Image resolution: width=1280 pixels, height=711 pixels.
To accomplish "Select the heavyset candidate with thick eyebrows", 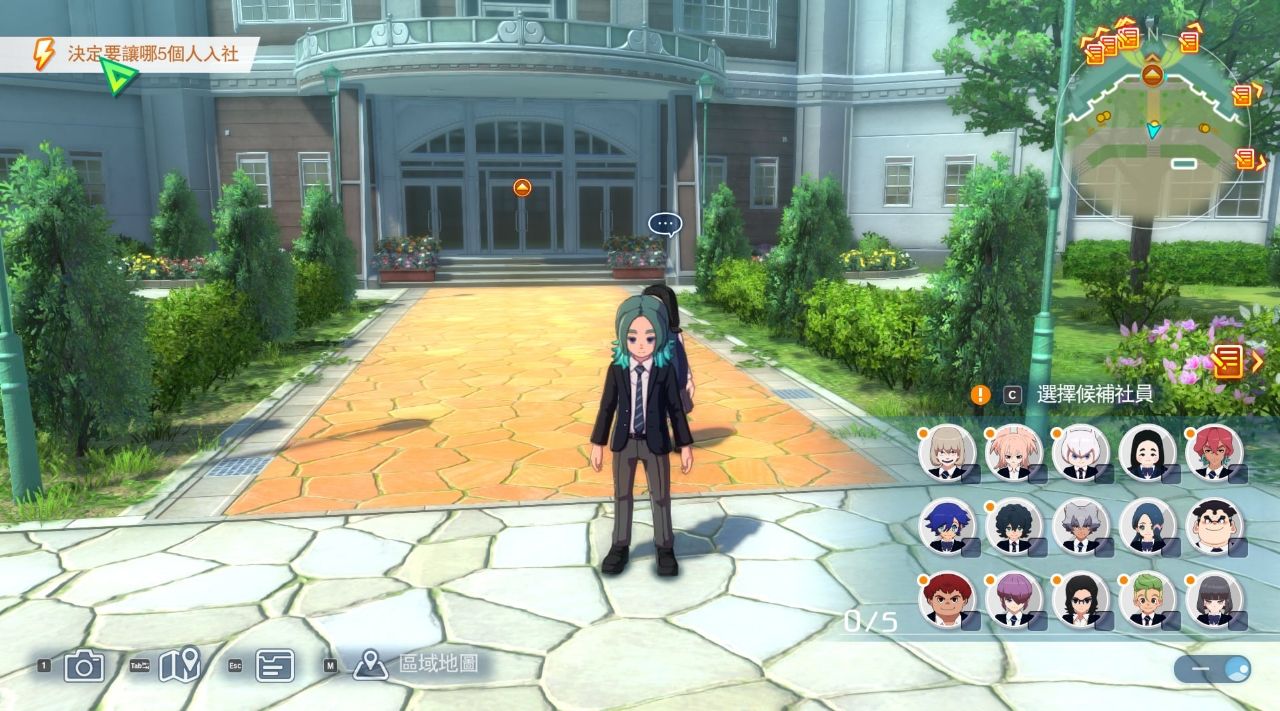I will point(1214,526).
